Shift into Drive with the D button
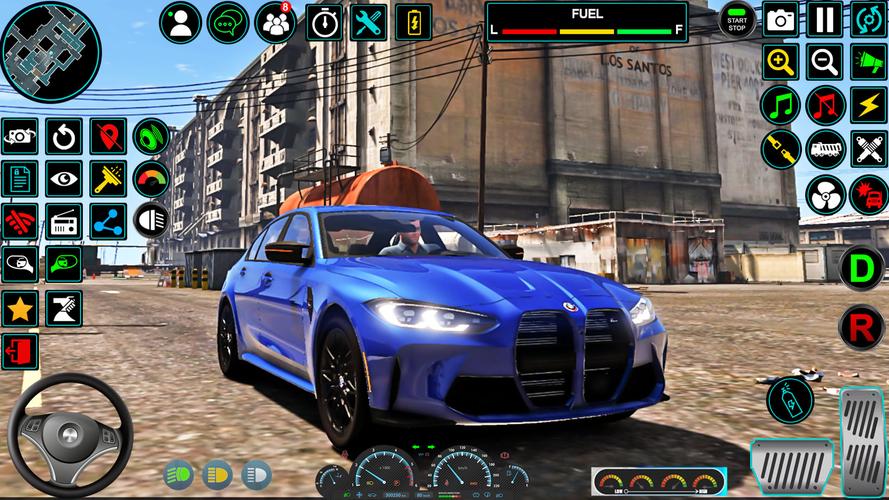The image size is (889, 500). [861, 268]
